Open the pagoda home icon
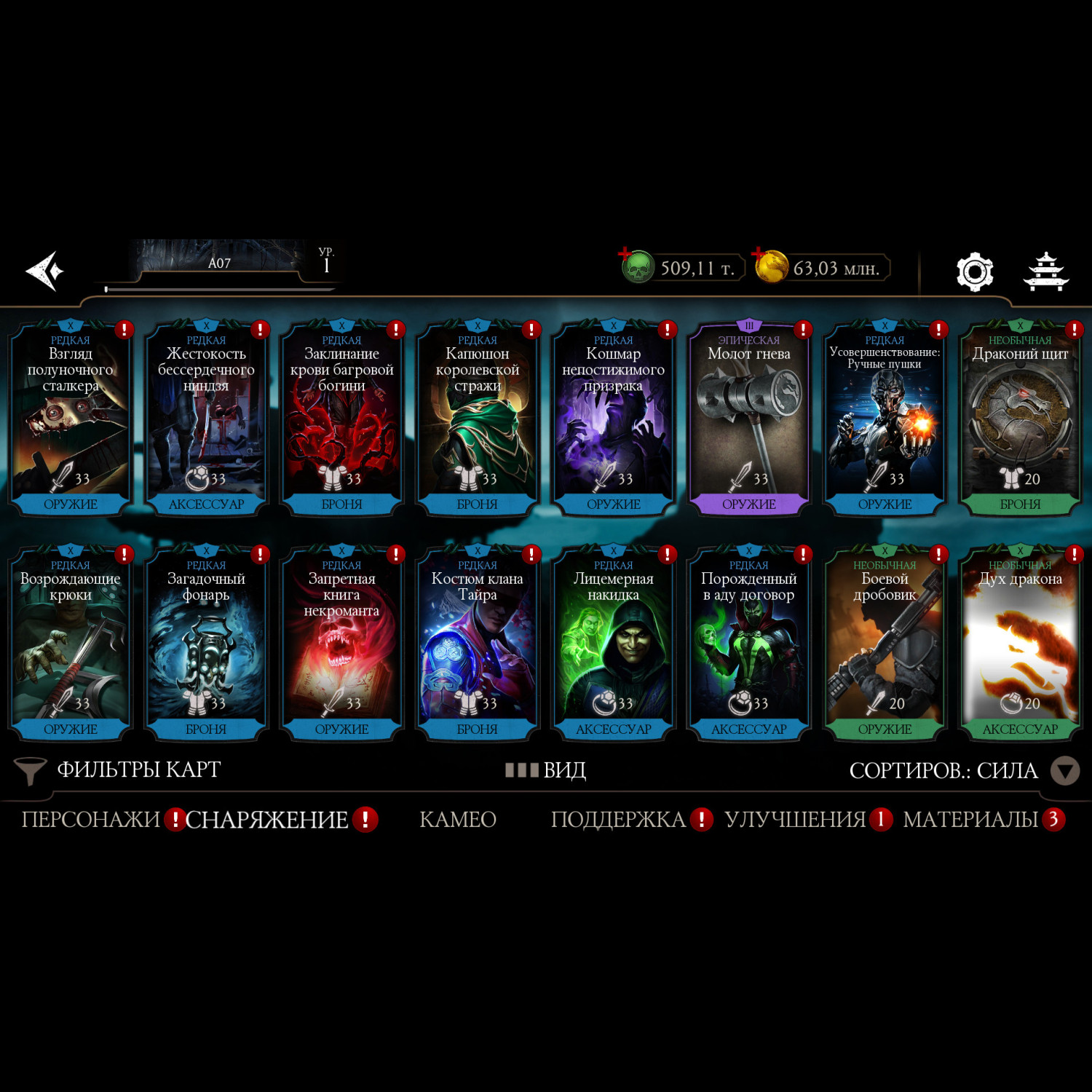 (x=1046, y=272)
